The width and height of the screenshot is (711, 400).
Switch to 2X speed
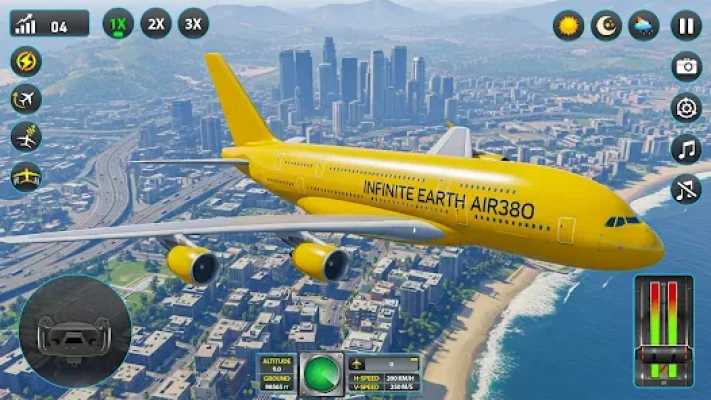155,23
